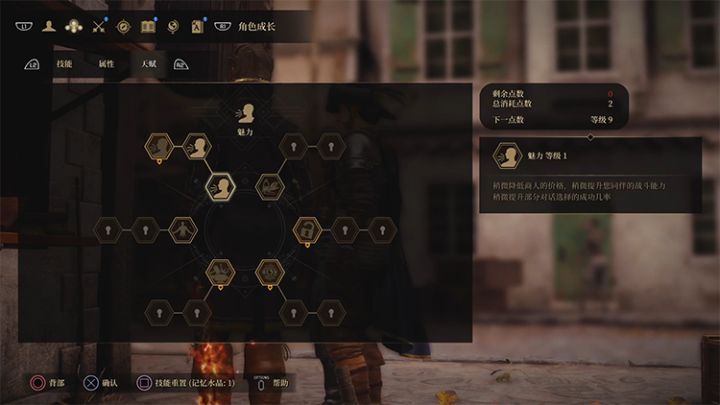Open the globe map icon
Image resolution: width=720 pixels, height=405 pixels.
(x=173, y=26)
